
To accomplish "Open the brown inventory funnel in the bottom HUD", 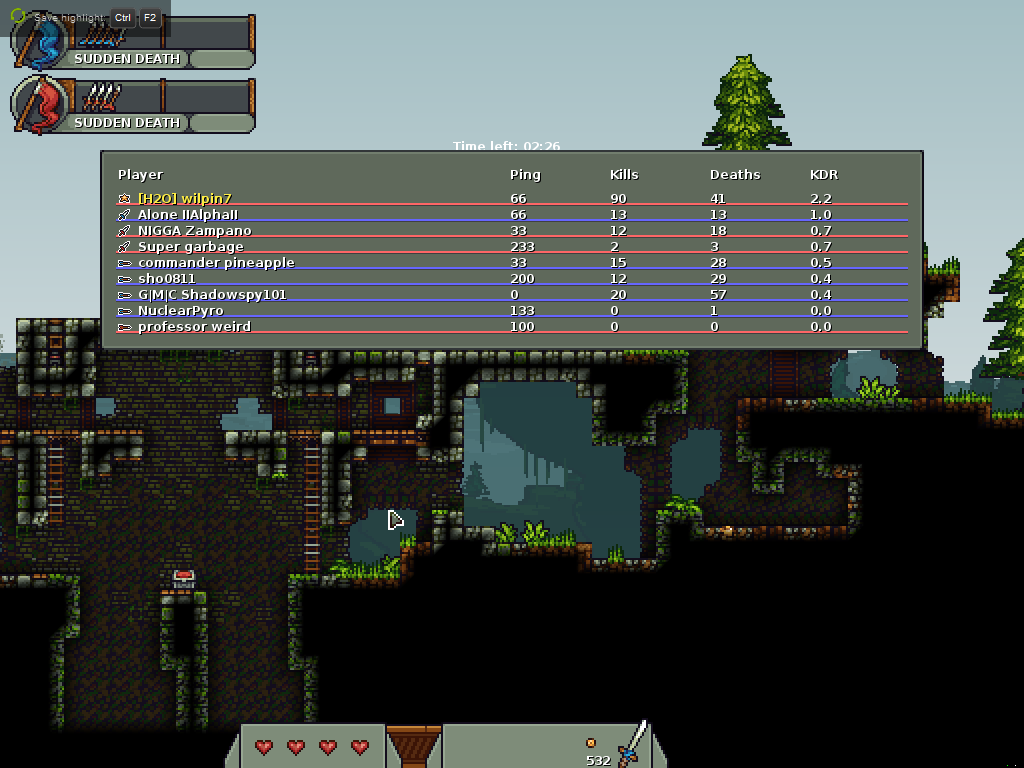I will pyautogui.click(x=414, y=746).
